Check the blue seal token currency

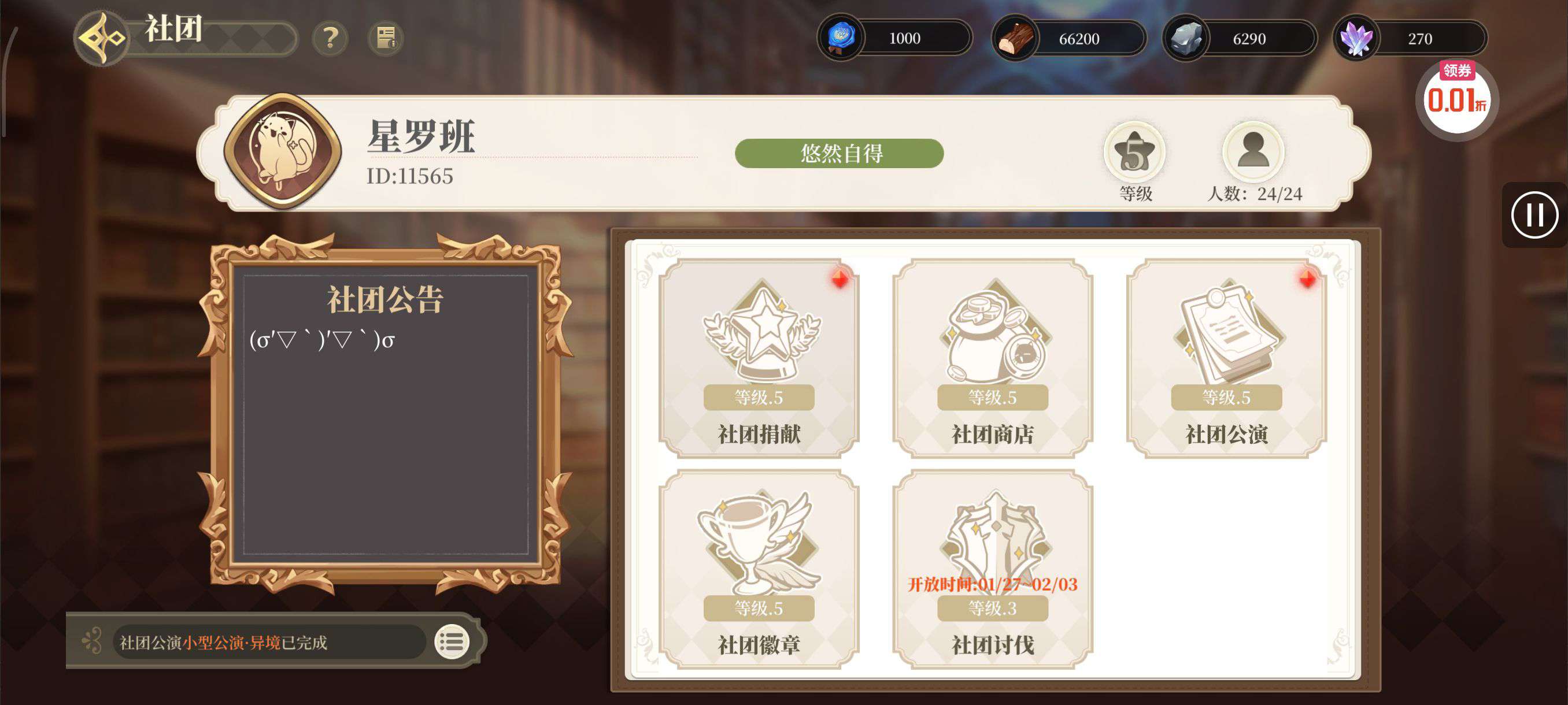[841, 38]
